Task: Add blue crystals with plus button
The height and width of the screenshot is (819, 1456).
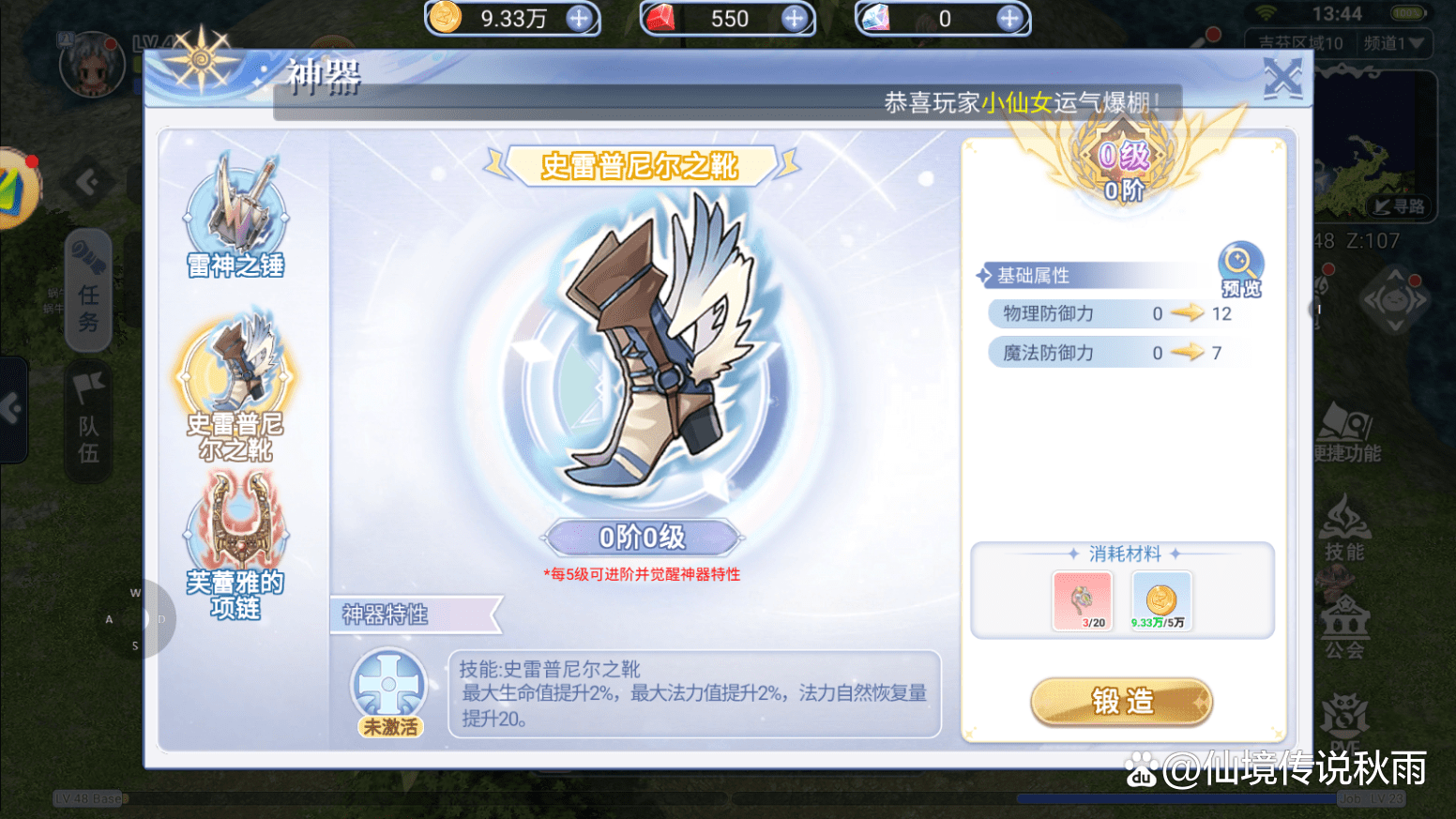Action: click(1009, 19)
